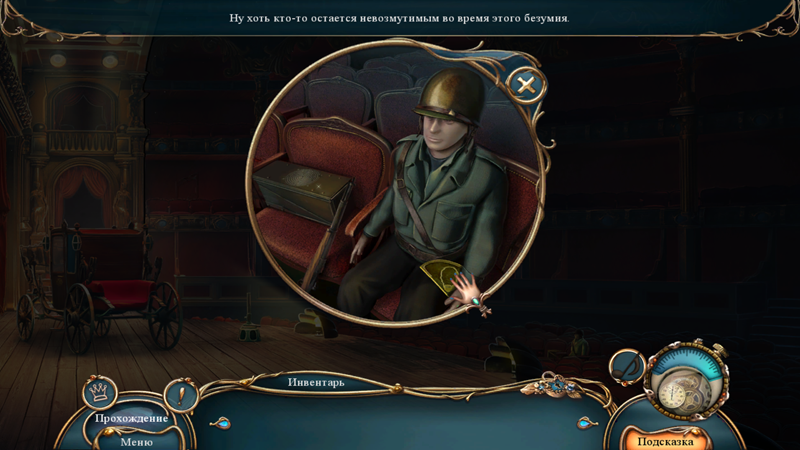Open the exclamation mark tasks icon
This screenshot has height=450, width=800.
click(180, 395)
